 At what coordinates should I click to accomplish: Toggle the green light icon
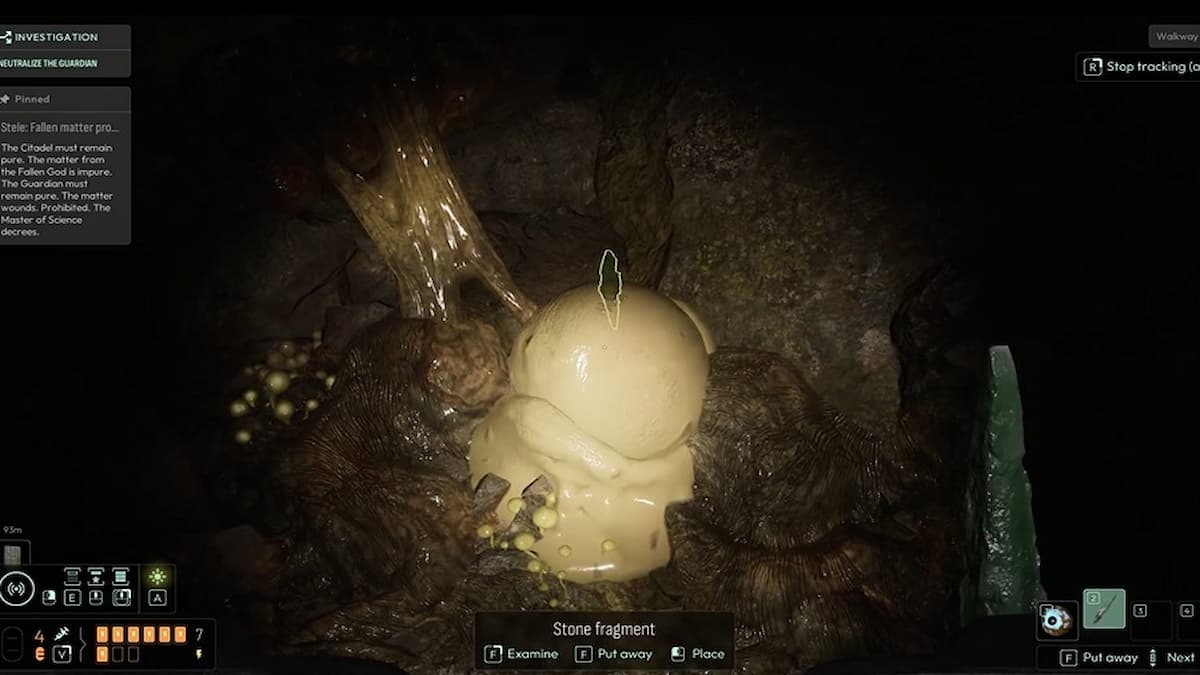click(x=157, y=576)
